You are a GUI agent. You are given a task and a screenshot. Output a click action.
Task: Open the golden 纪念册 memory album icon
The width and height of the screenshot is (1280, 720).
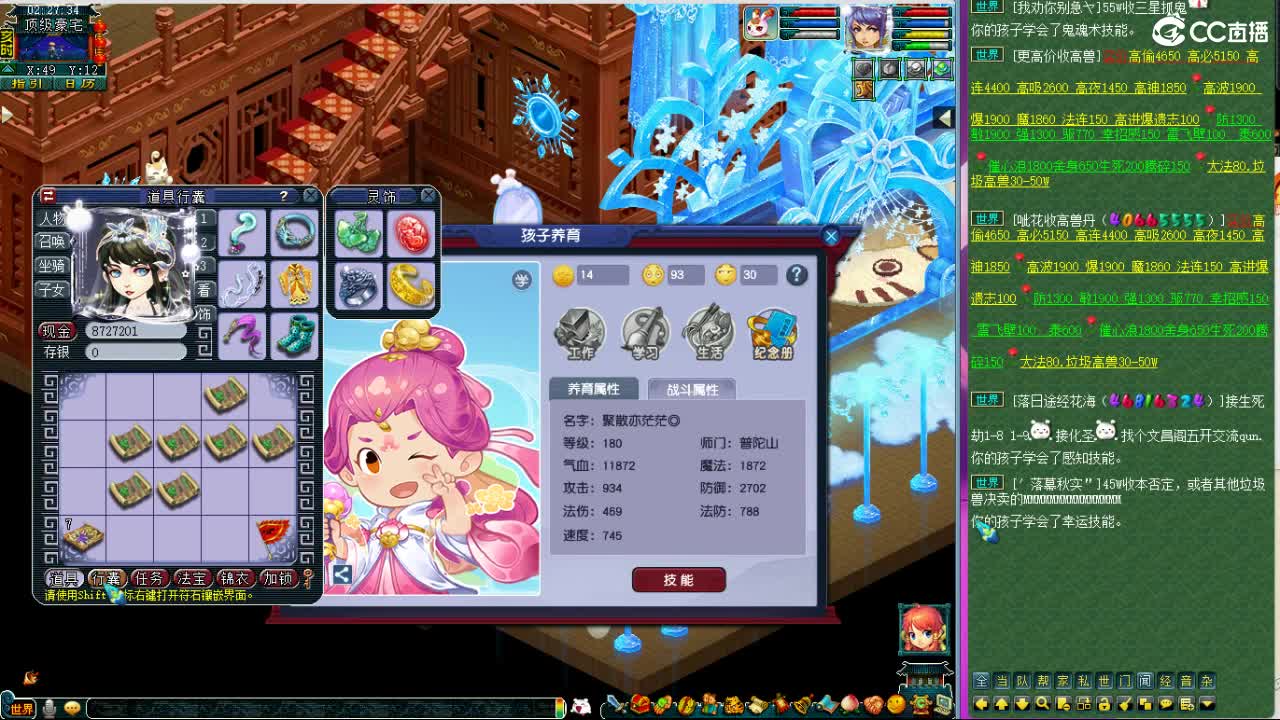772,330
